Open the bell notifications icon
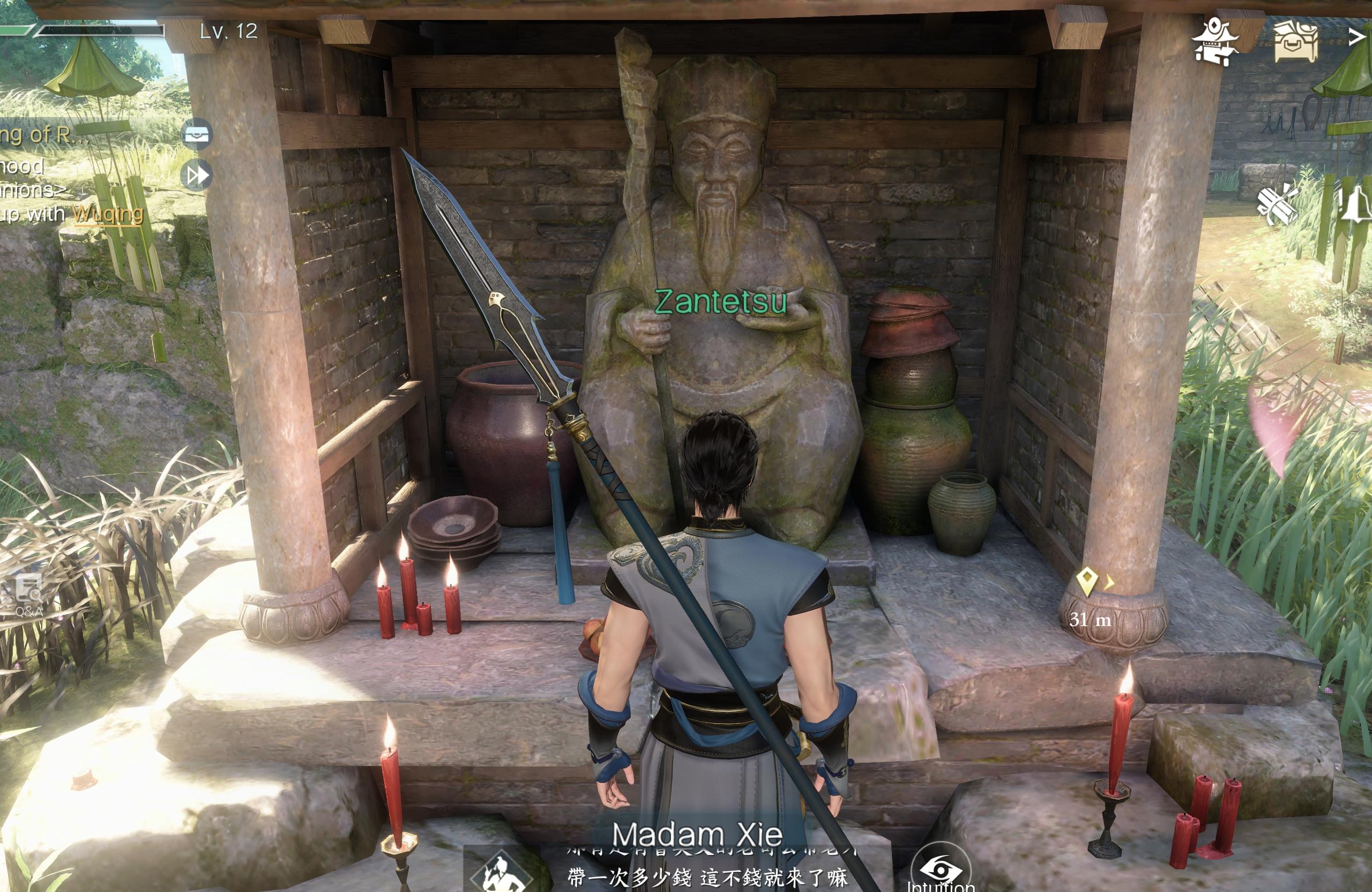 pos(1357,205)
